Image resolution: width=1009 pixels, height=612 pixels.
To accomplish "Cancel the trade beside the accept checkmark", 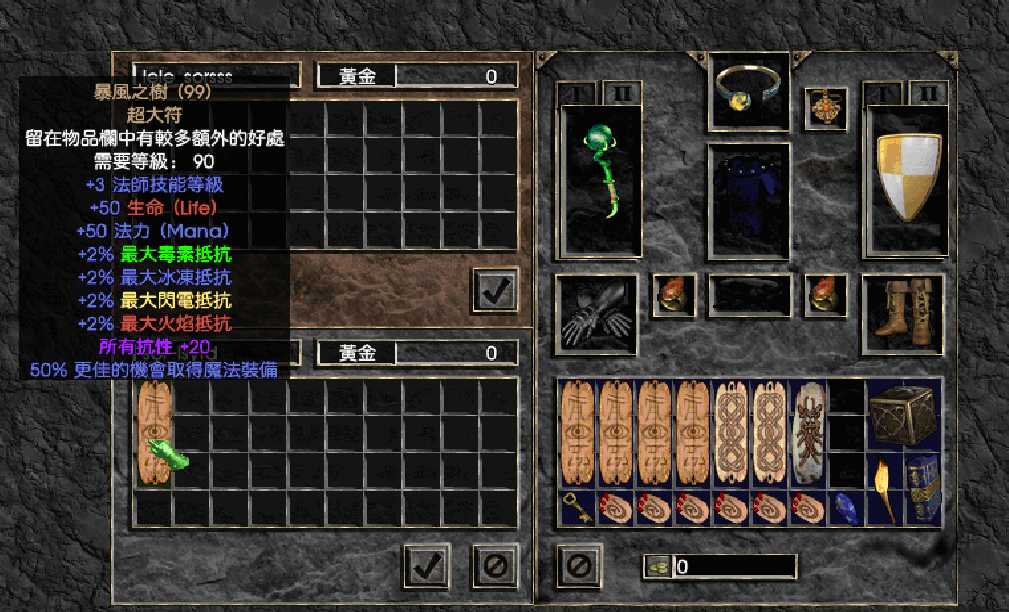I will coord(494,566).
